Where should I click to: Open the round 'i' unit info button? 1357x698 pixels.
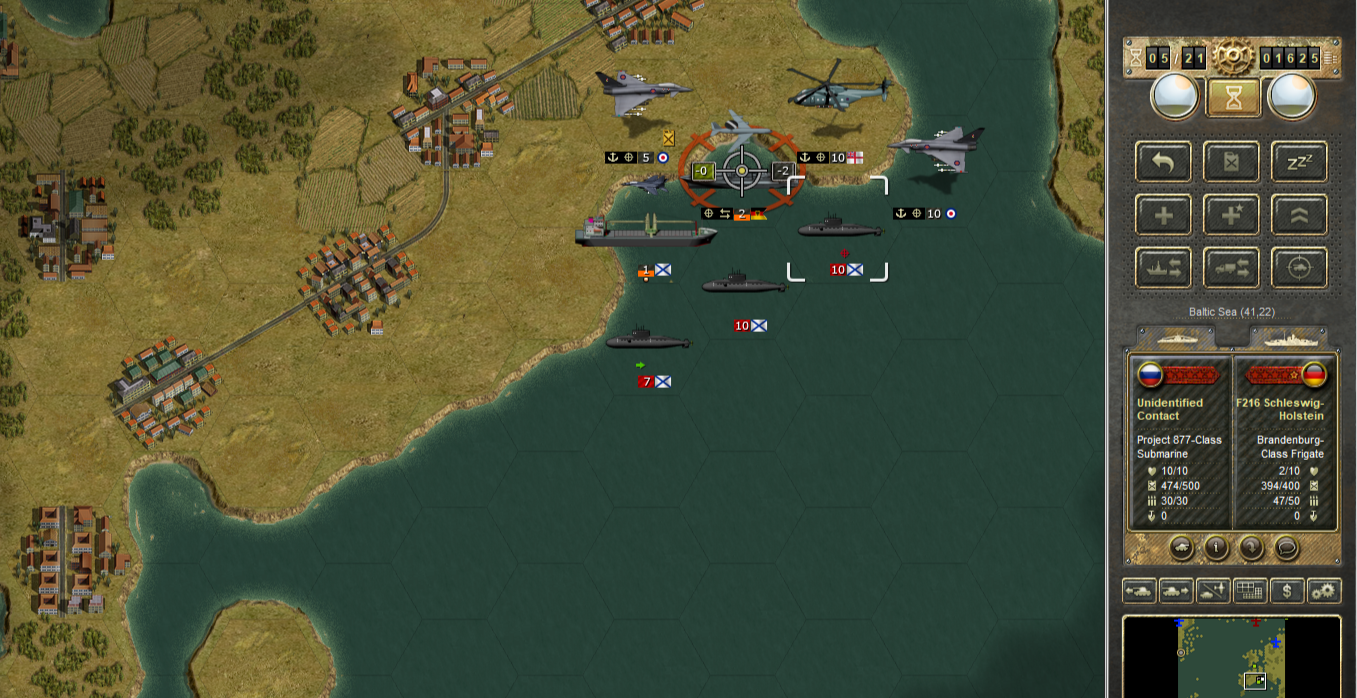(x=1216, y=547)
